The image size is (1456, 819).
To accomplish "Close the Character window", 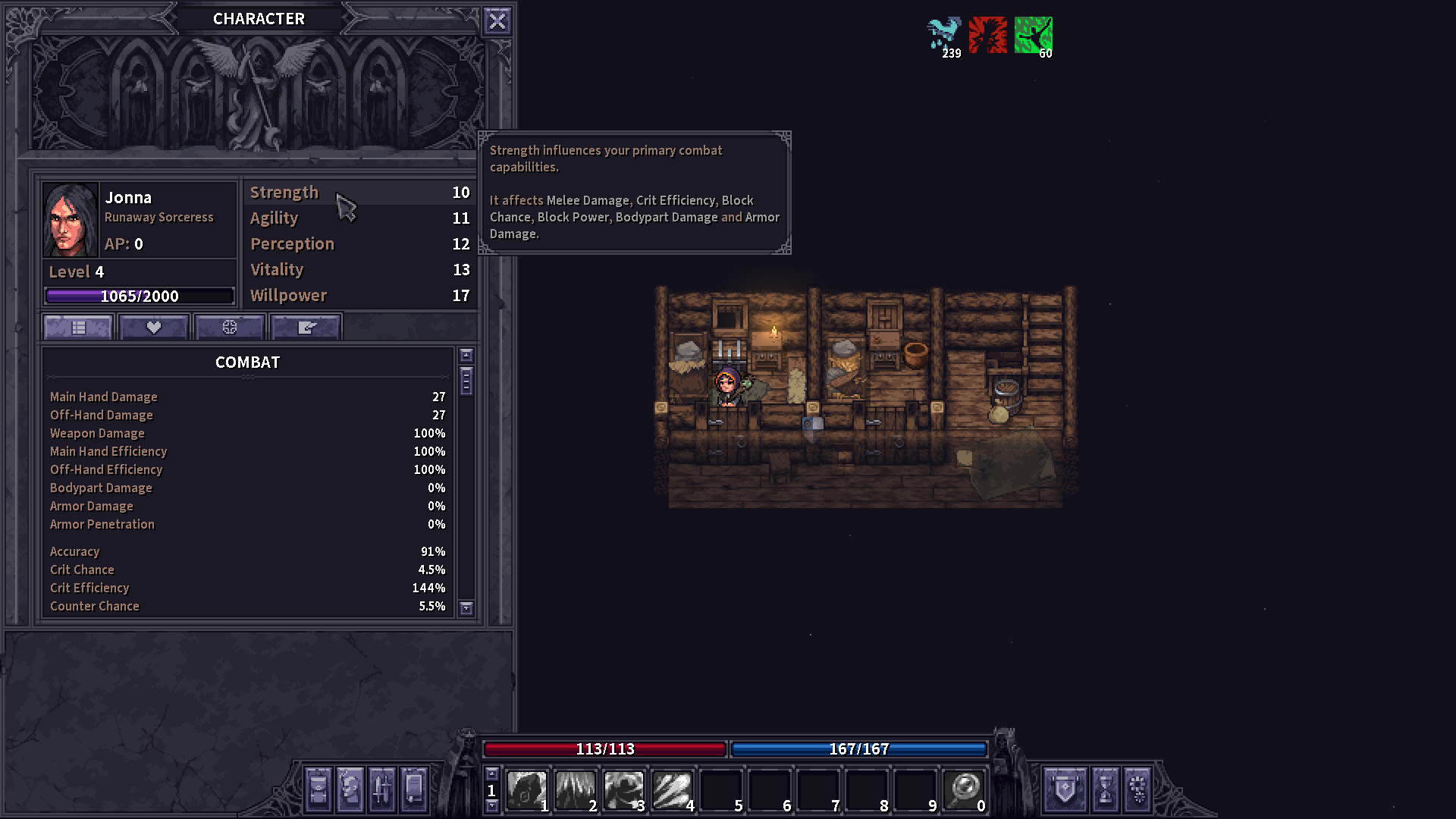I will [497, 21].
